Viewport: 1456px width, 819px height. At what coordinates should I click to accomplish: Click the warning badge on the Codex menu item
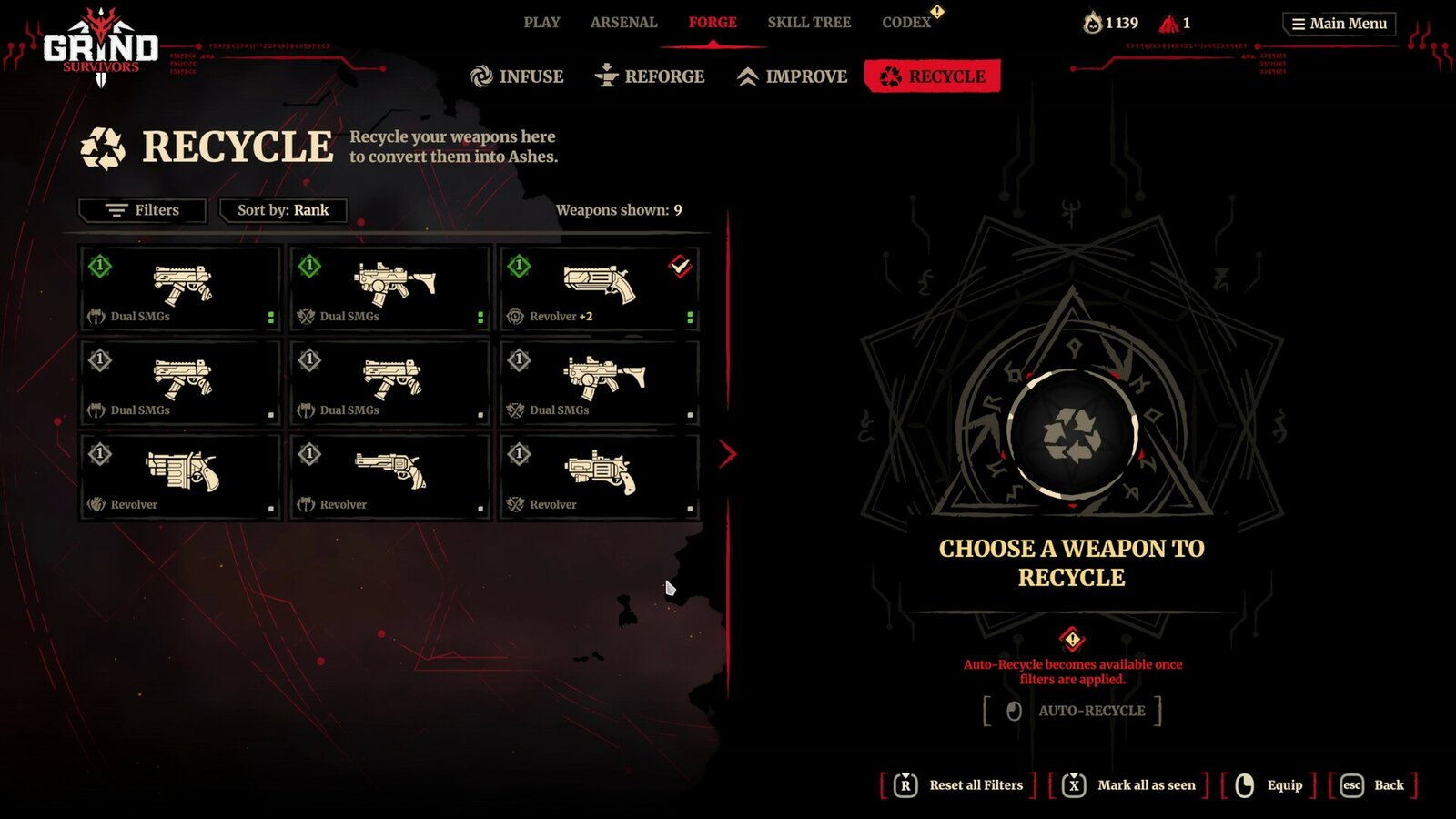(x=938, y=14)
